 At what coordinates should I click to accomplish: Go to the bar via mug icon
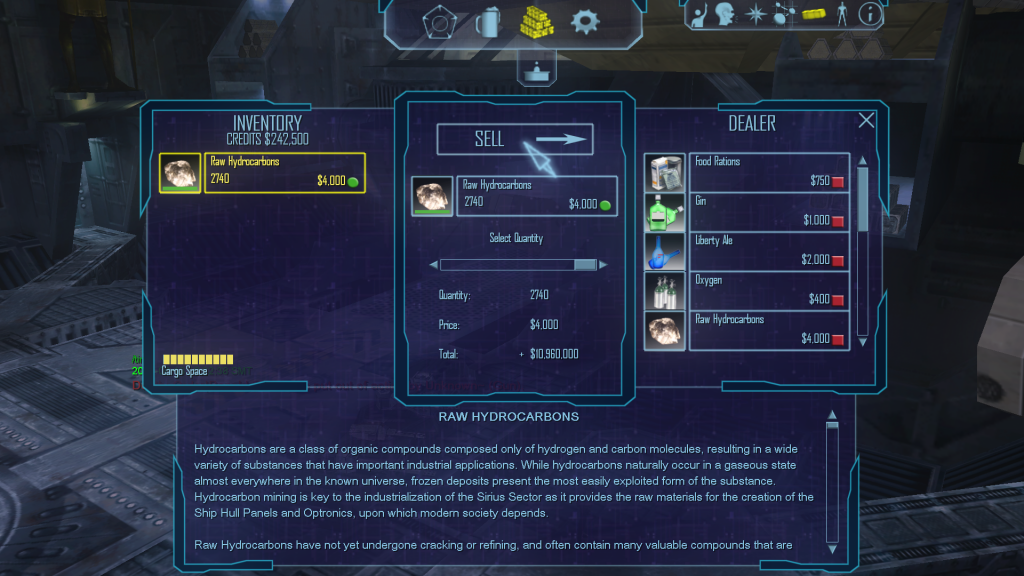coord(487,21)
